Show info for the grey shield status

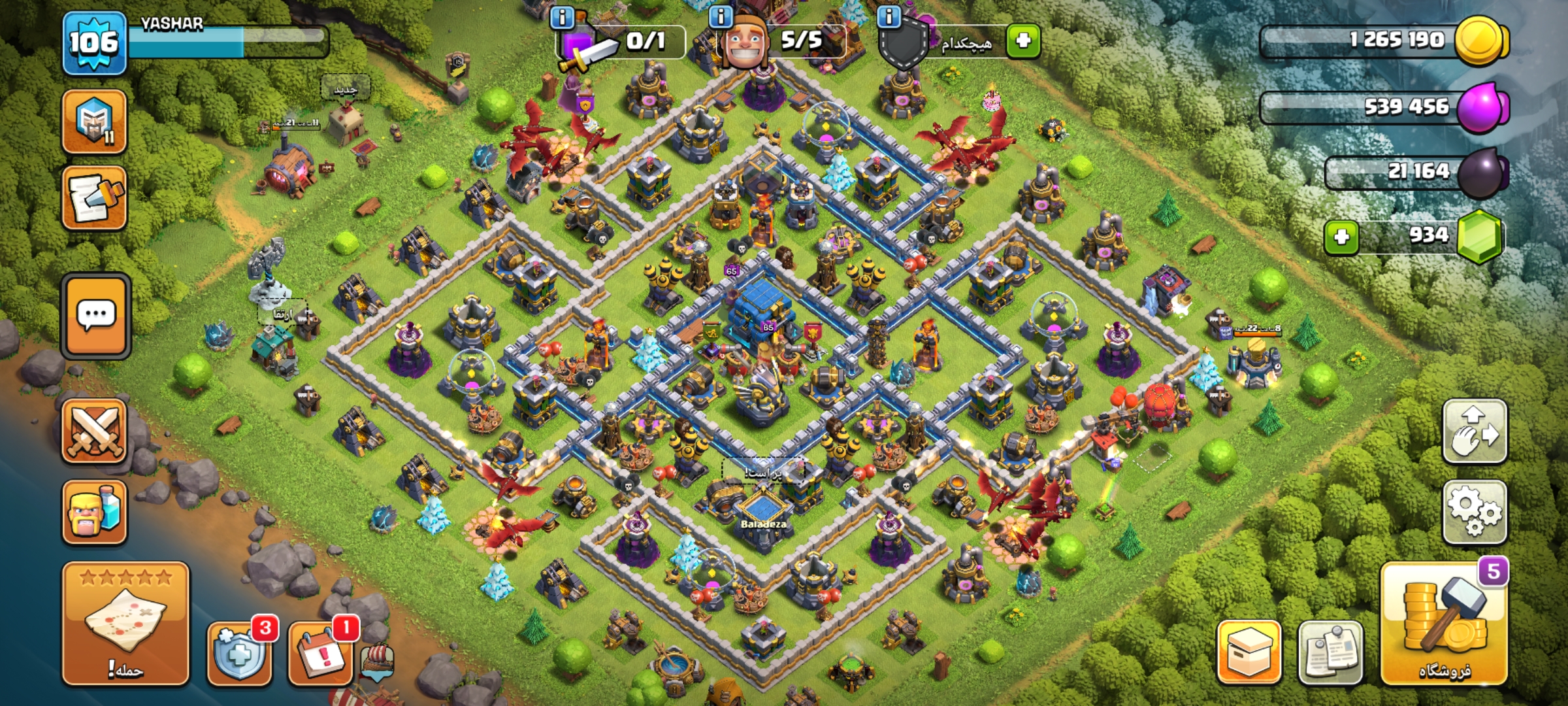pos(889,17)
